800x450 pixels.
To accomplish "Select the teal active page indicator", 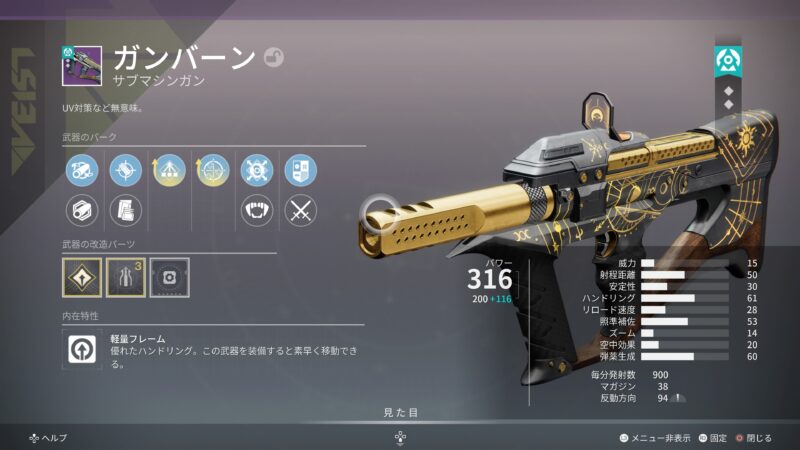I will [727, 61].
